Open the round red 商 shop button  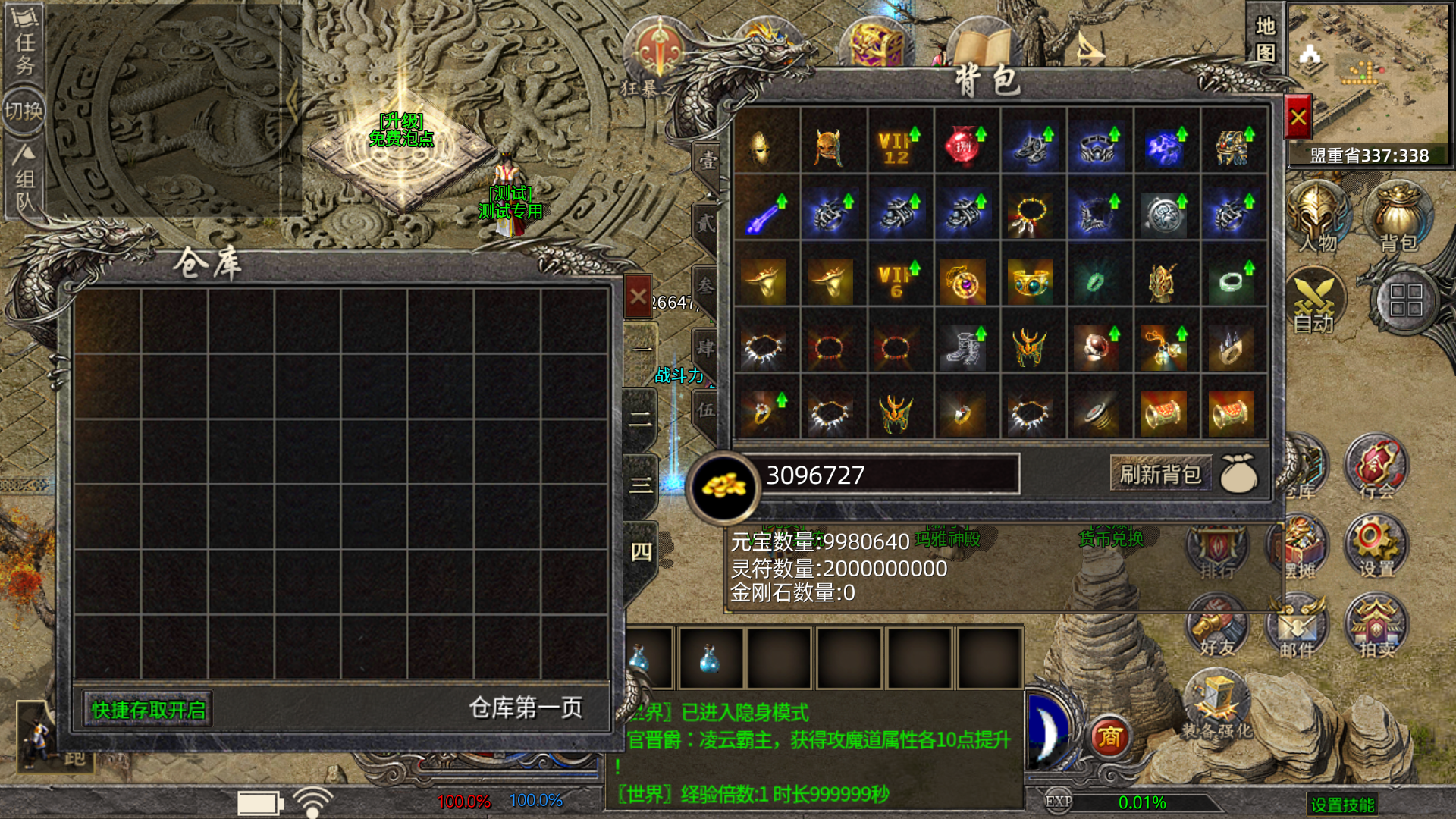tap(1110, 736)
